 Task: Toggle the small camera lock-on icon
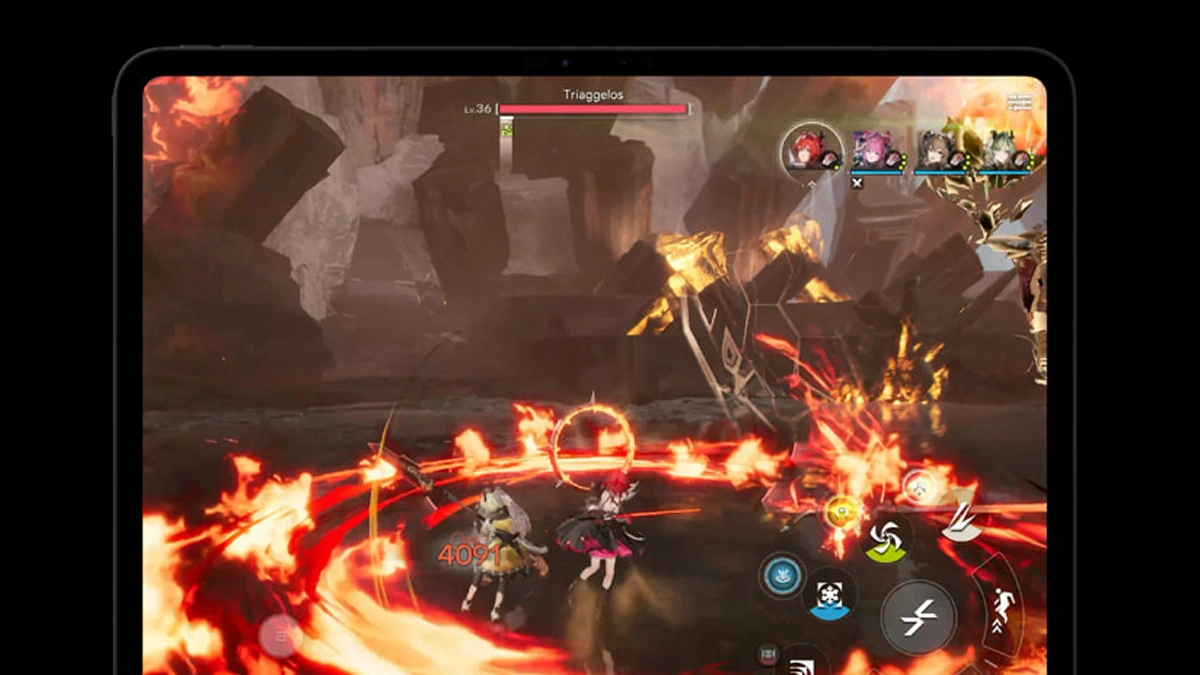(768, 653)
